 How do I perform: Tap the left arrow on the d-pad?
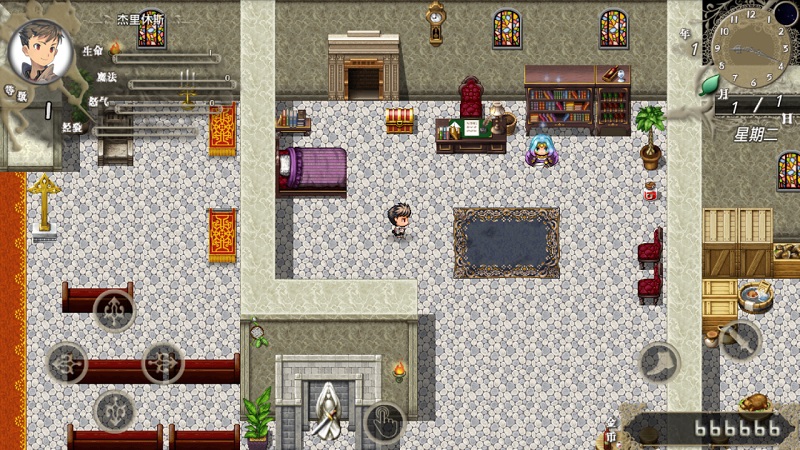click(x=67, y=362)
